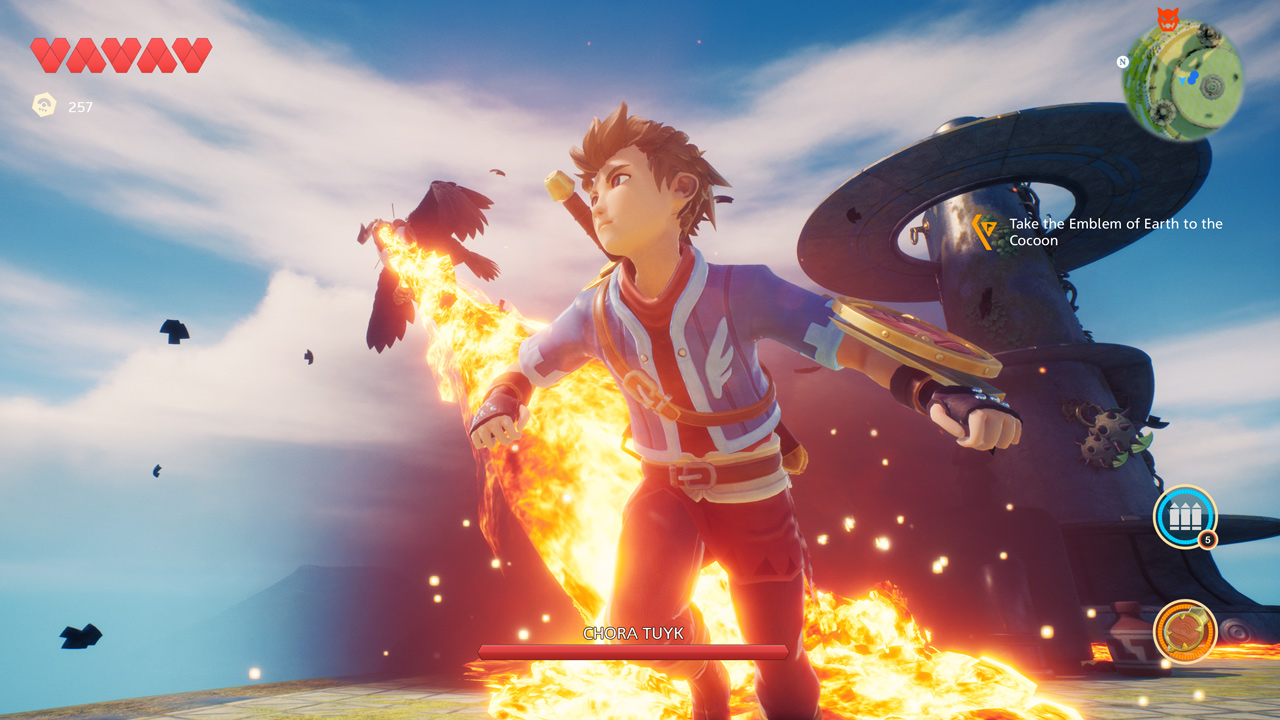The image size is (1280, 720).
Task: Click the north compass indicator on the minimap
Action: 1122,62
